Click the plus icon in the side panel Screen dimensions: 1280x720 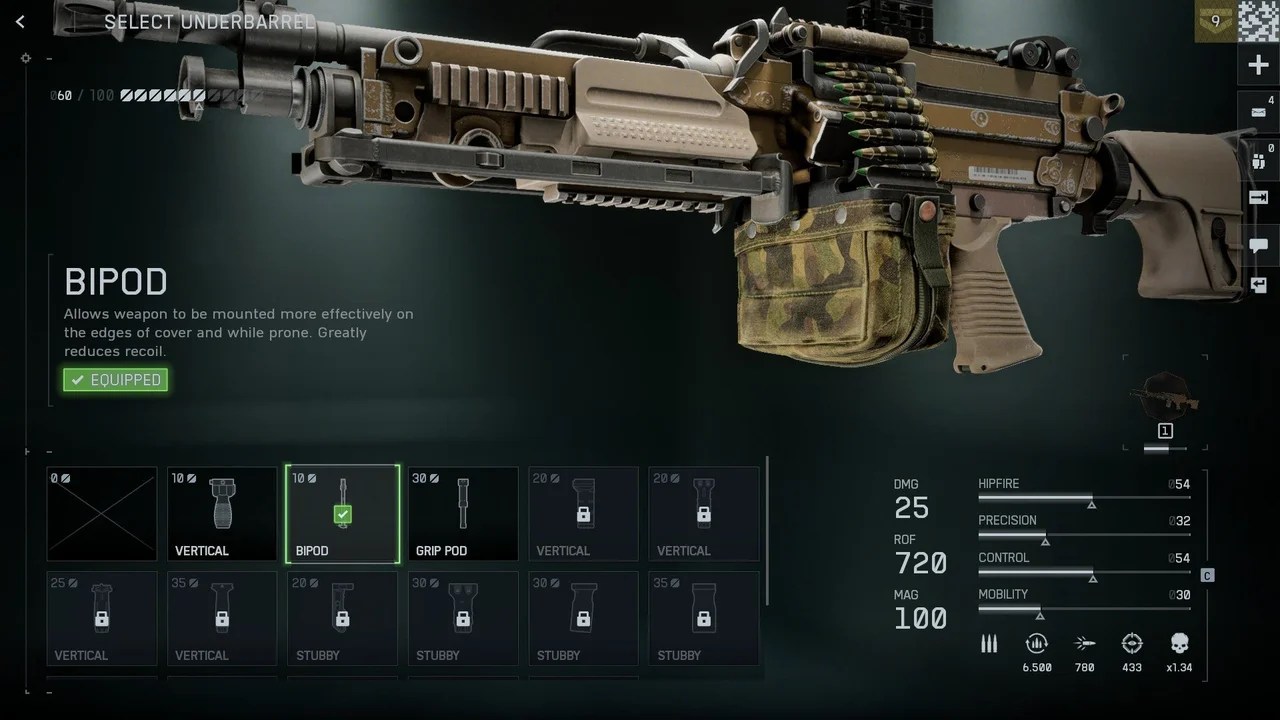(x=1258, y=66)
